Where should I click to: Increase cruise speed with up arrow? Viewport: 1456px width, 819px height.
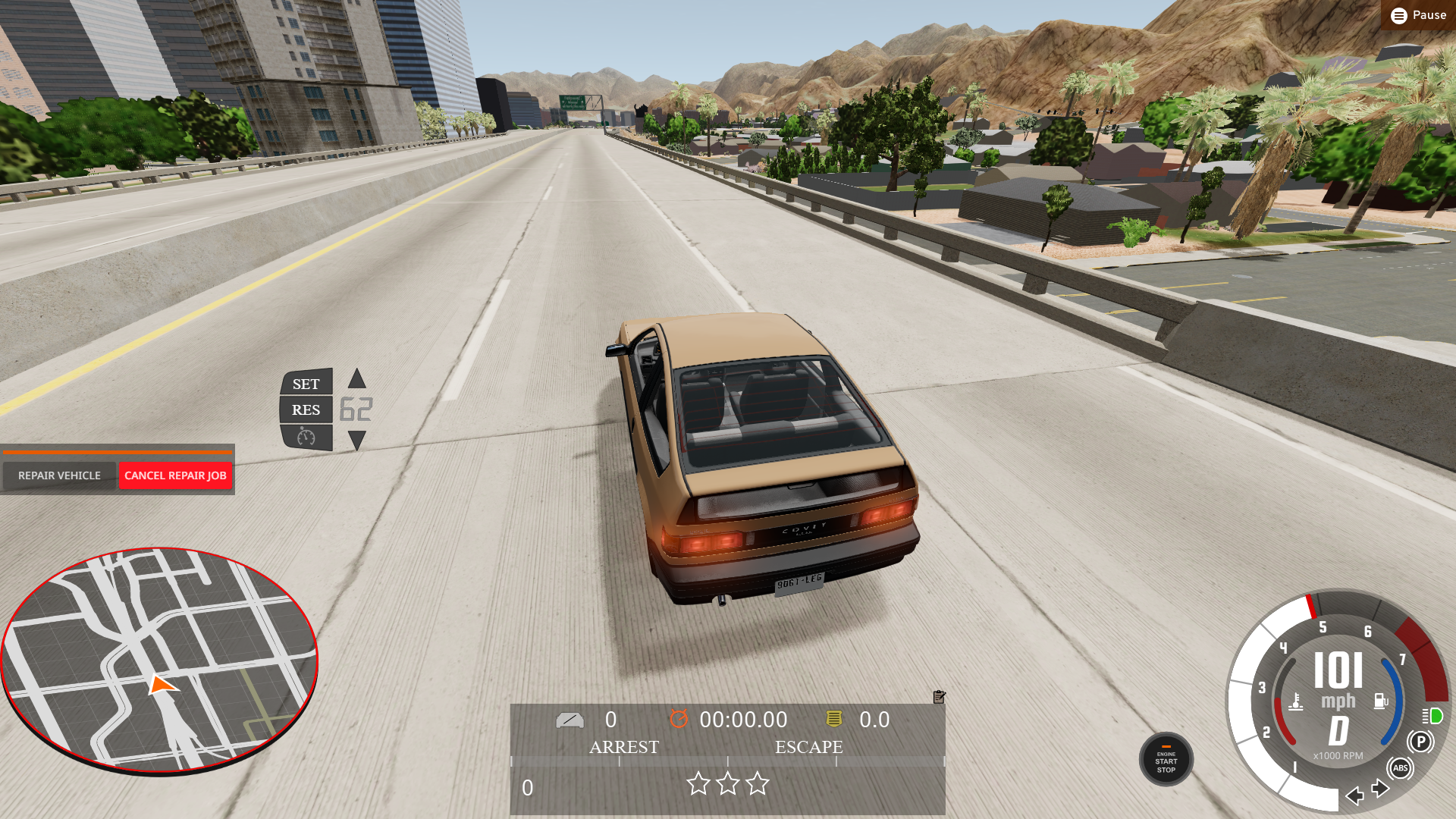click(356, 378)
